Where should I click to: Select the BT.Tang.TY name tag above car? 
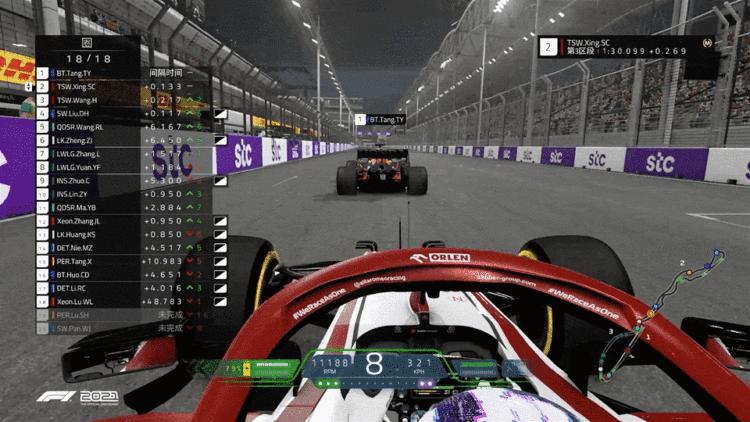(x=380, y=120)
